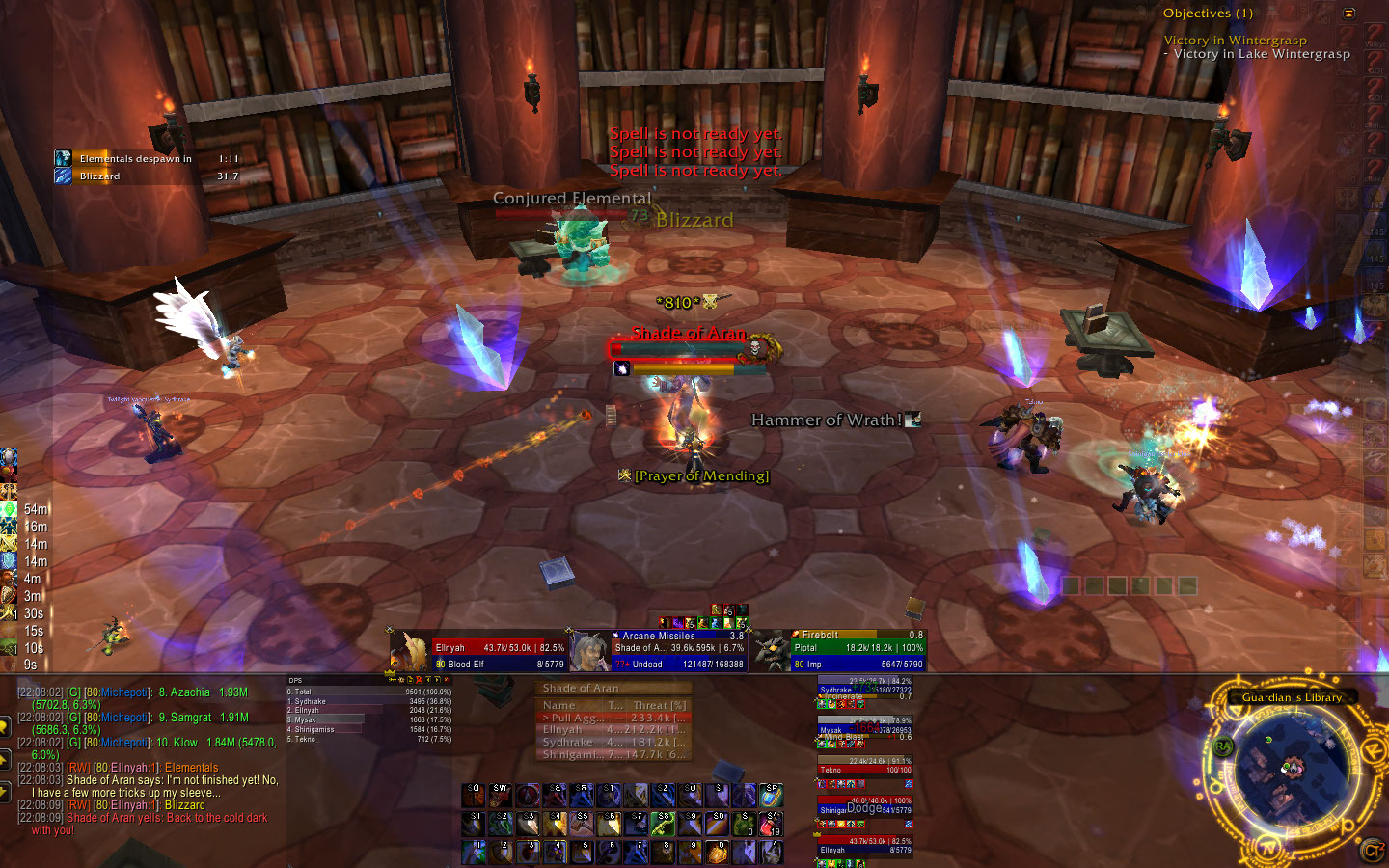The height and width of the screenshot is (868, 1389).
Task: Click the Victory in Wintergrasp objective
Action: pyautogui.click(x=1235, y=41)
